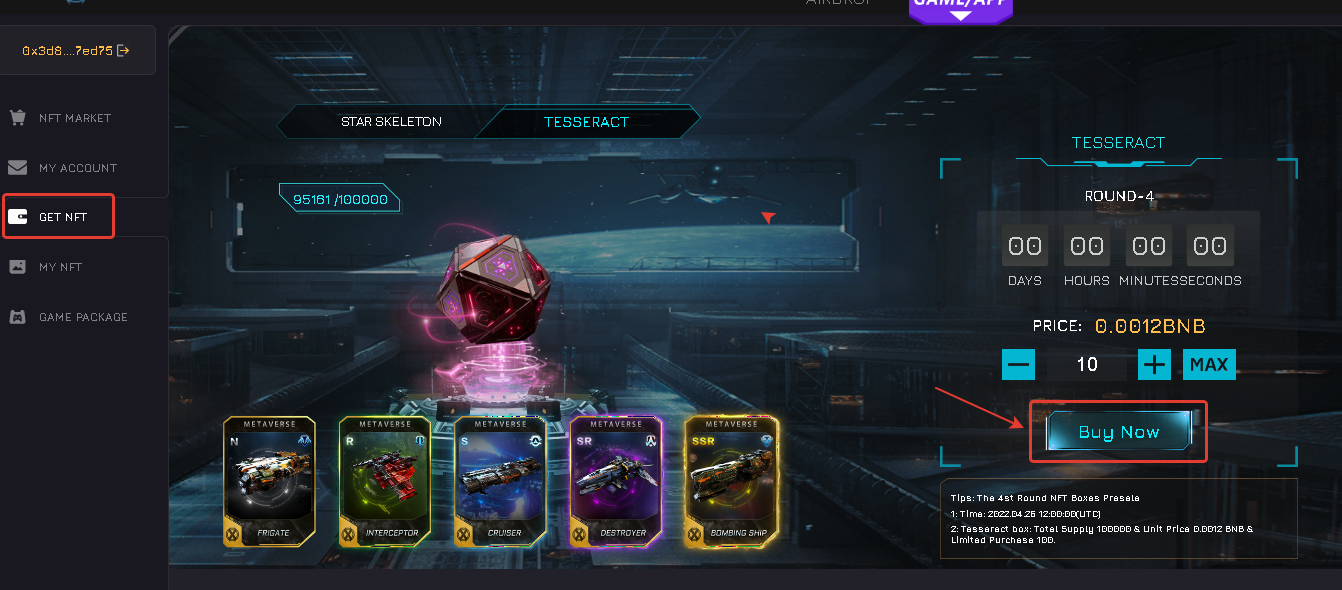Open the My NFT section
This screenshot has width=1342, height=590.
(x=60, y=267)
